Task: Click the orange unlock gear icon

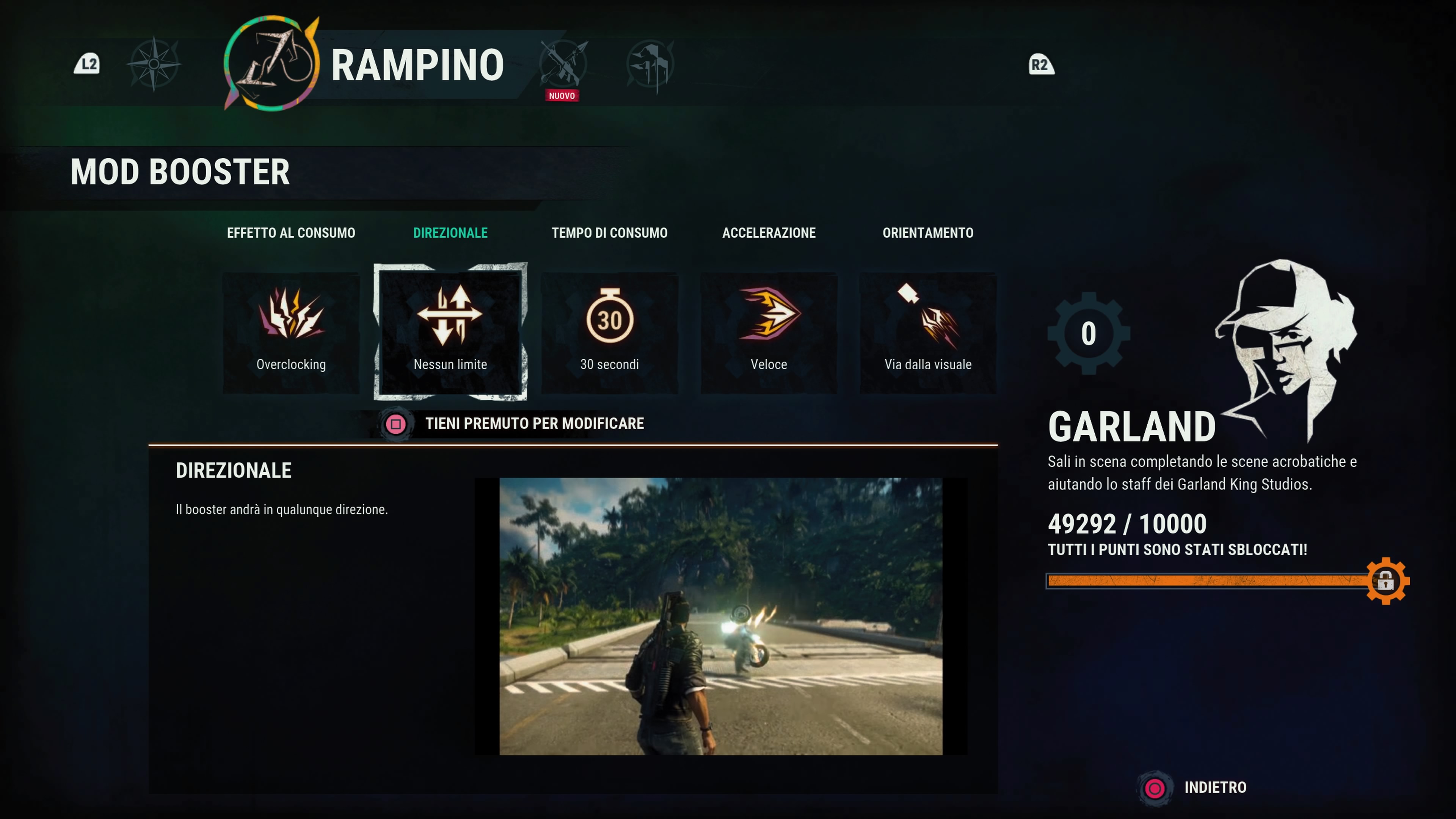Action: point(1386,581)
